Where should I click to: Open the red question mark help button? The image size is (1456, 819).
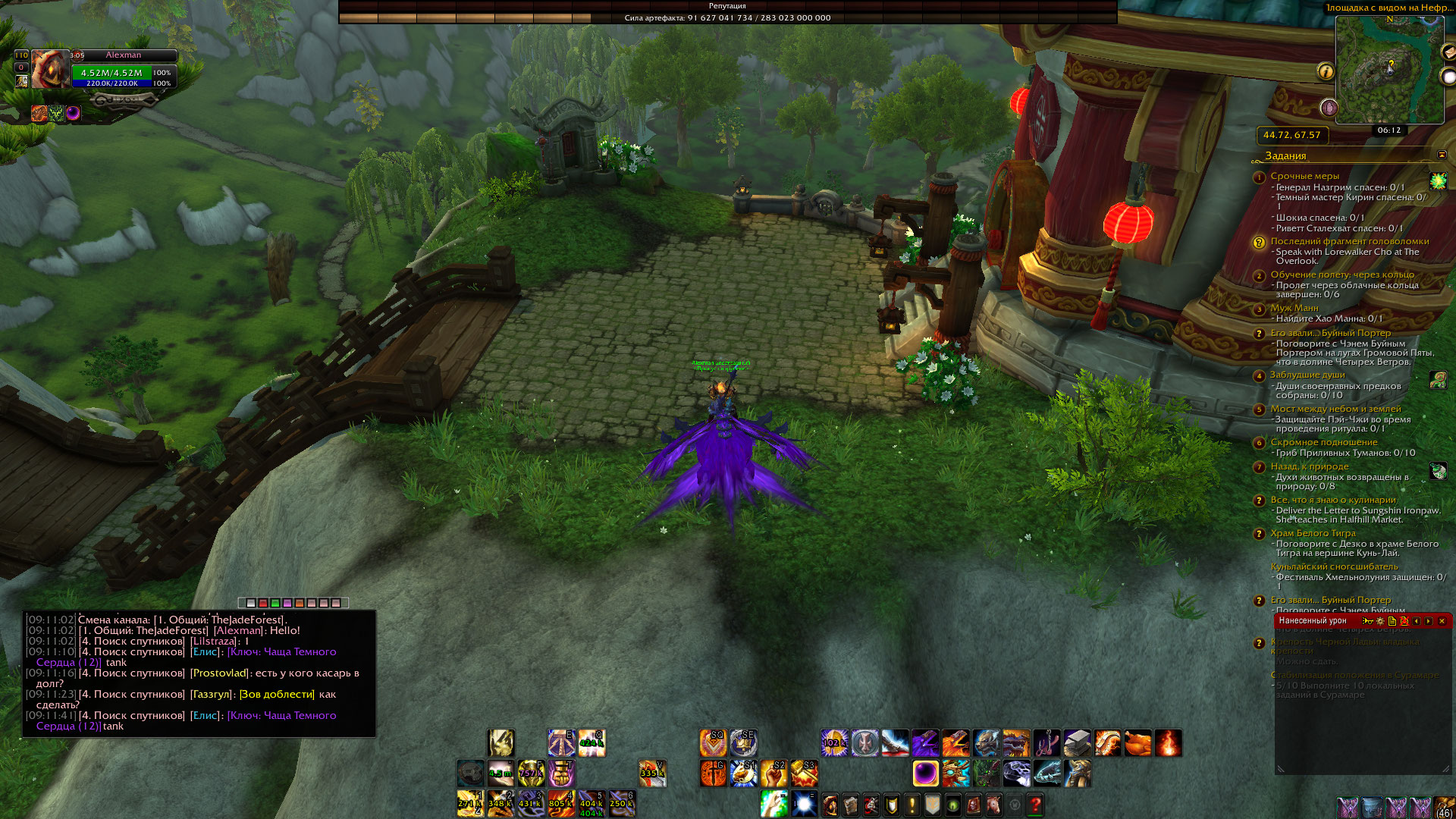click(1035, 804)
